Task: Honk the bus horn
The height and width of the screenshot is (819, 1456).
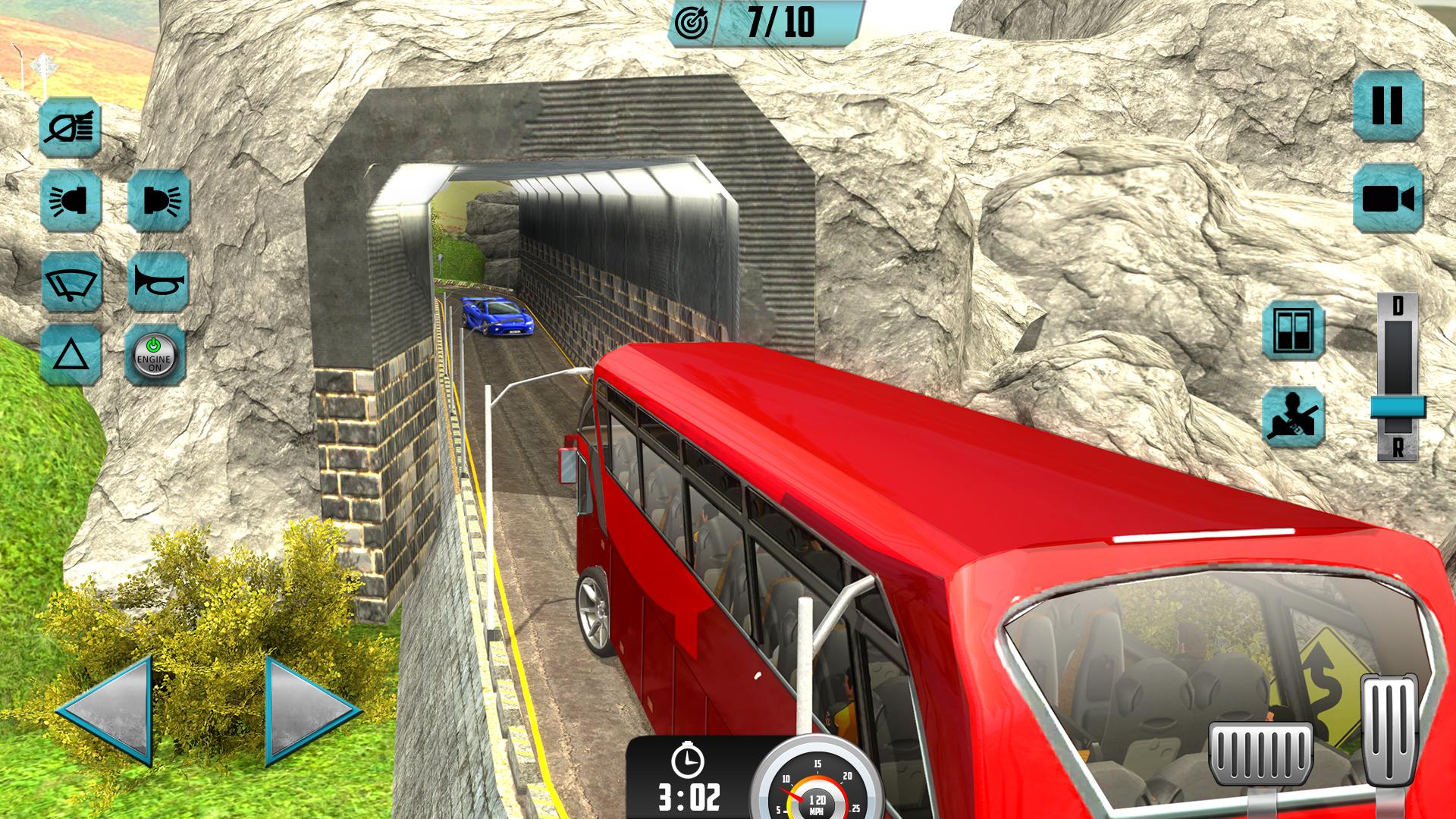Action: [158, 281]
